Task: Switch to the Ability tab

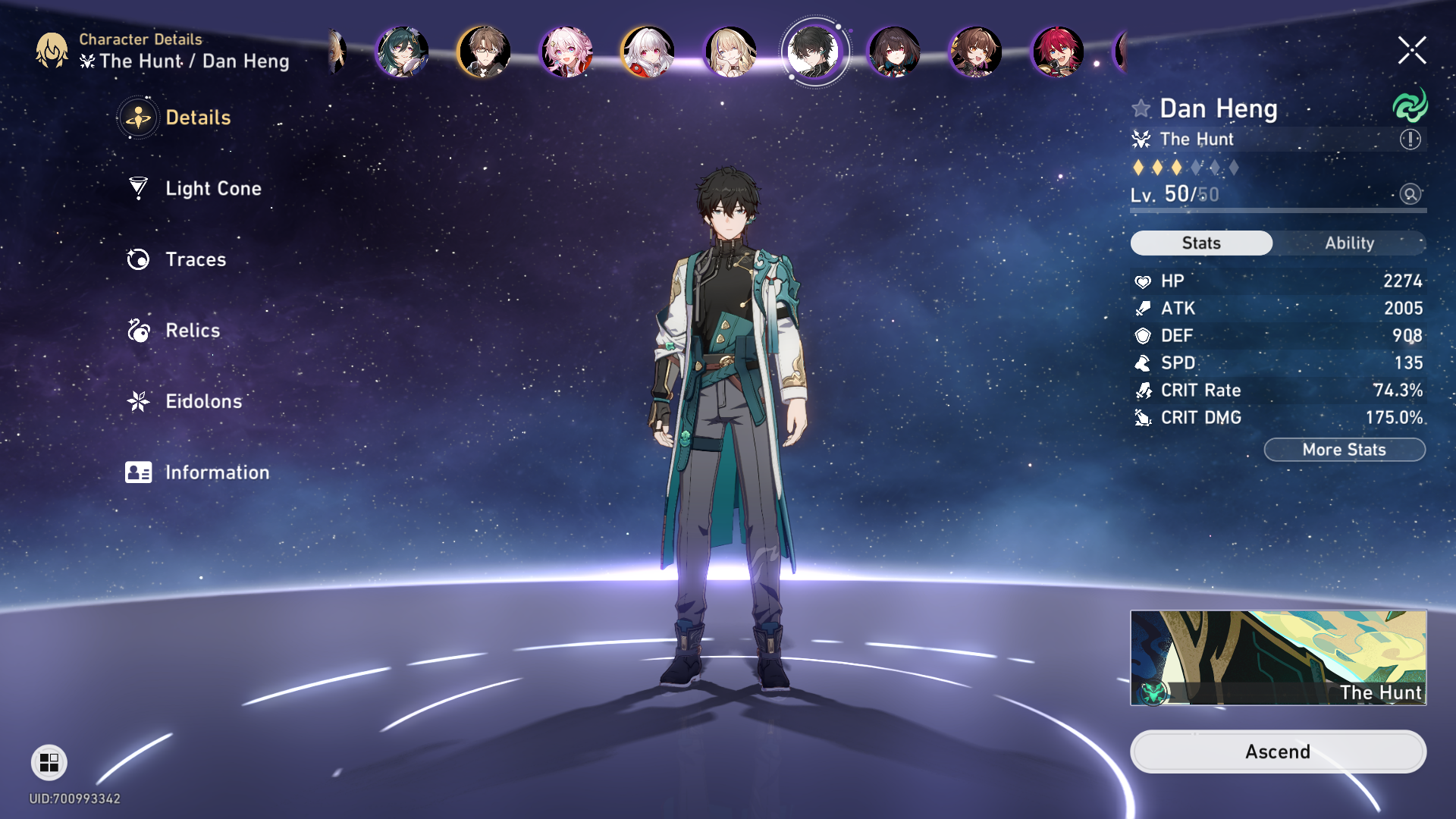Action: coord(1349,243)
